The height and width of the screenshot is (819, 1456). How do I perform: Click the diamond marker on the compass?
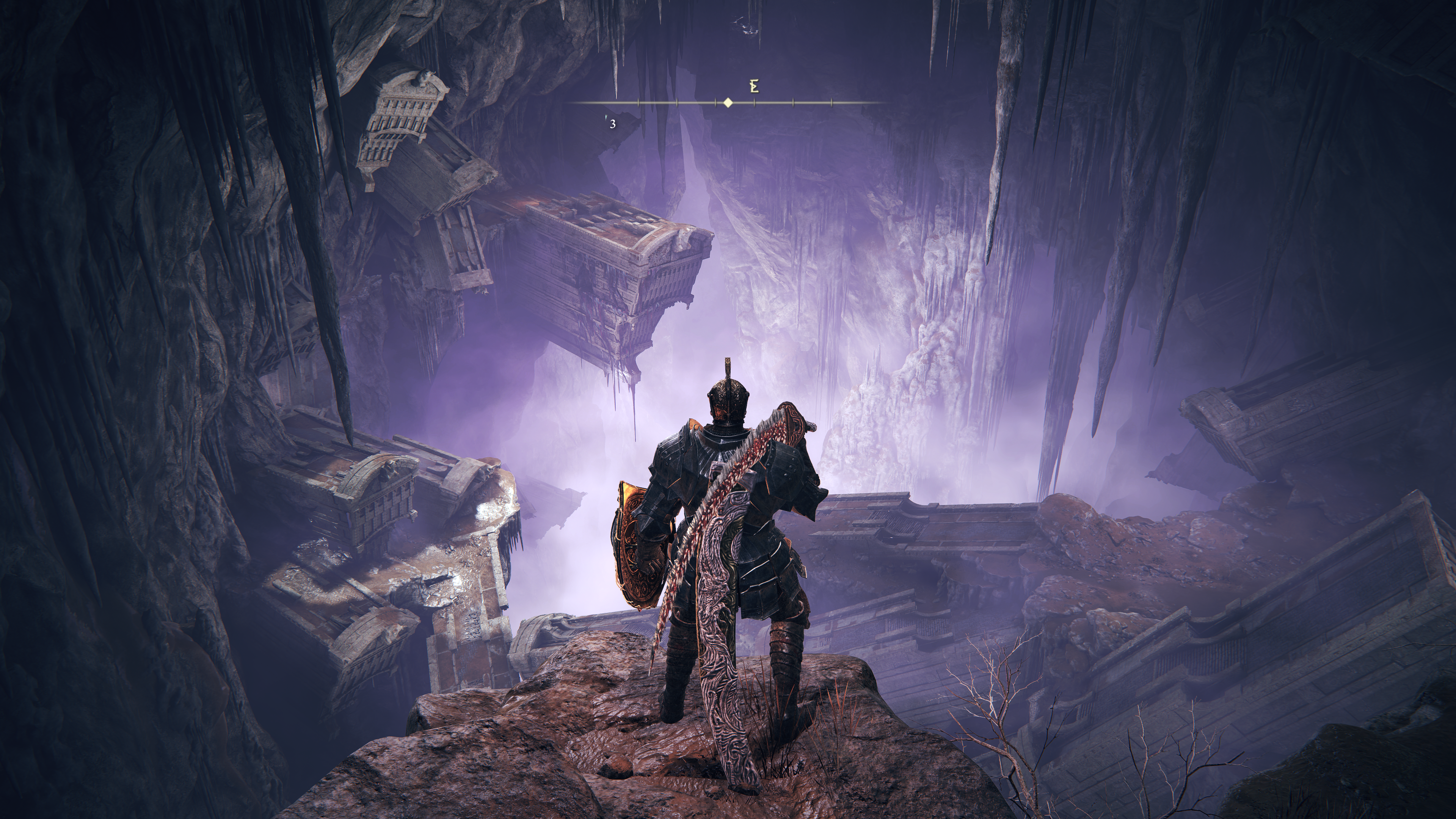[728, 103]
